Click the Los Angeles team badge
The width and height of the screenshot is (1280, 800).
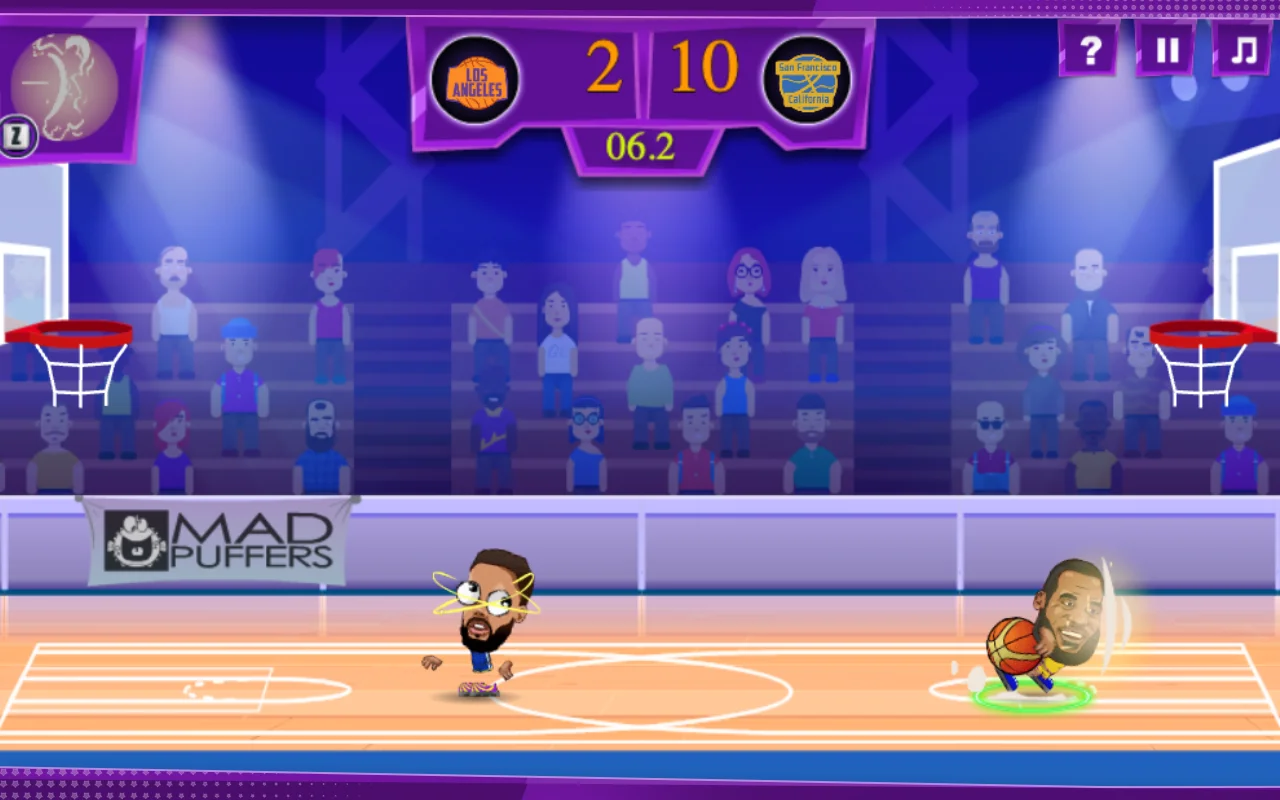[475, 78]
